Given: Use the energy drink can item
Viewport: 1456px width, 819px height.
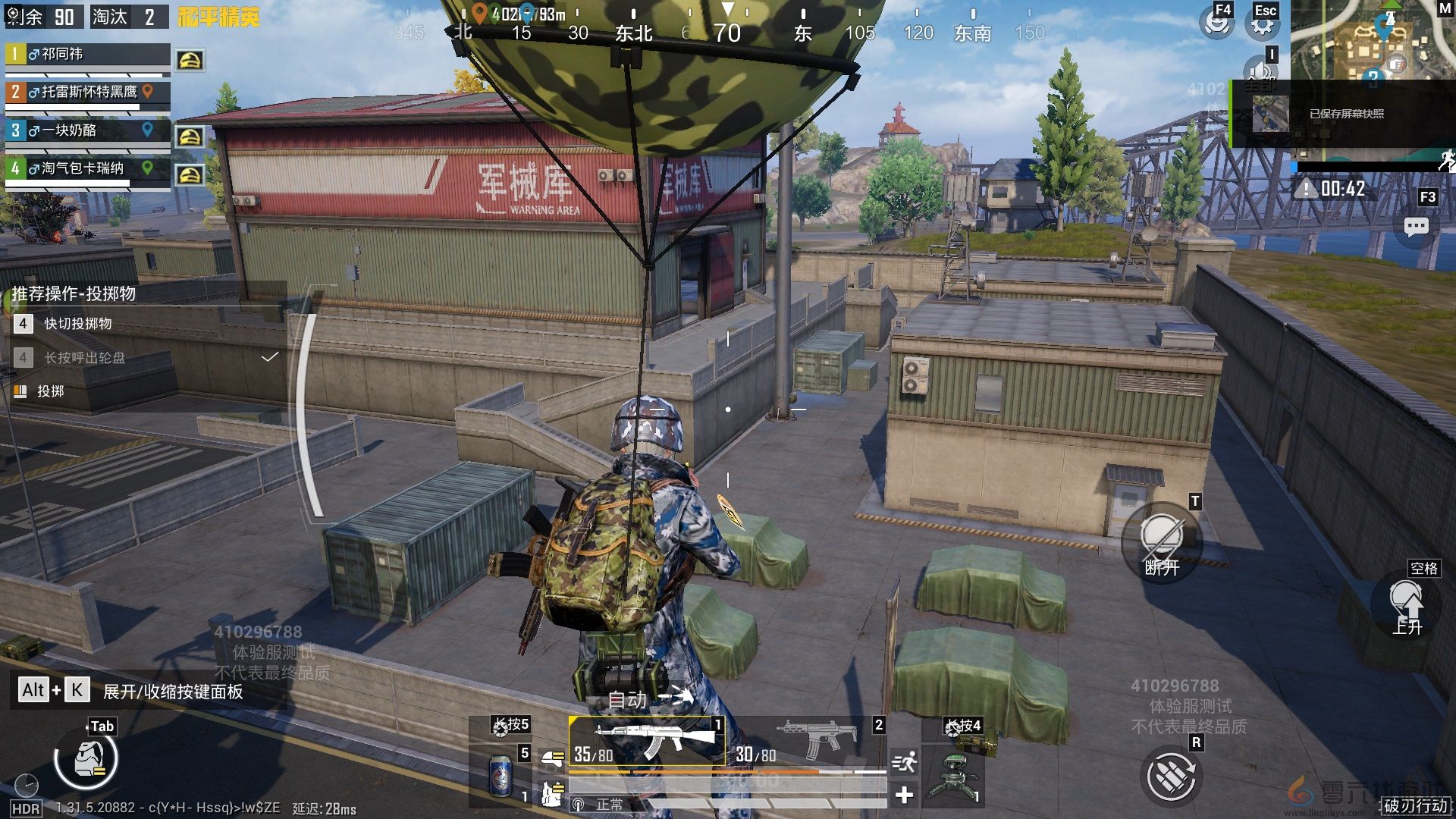Looking at the screenshot, I should (501, 775).
